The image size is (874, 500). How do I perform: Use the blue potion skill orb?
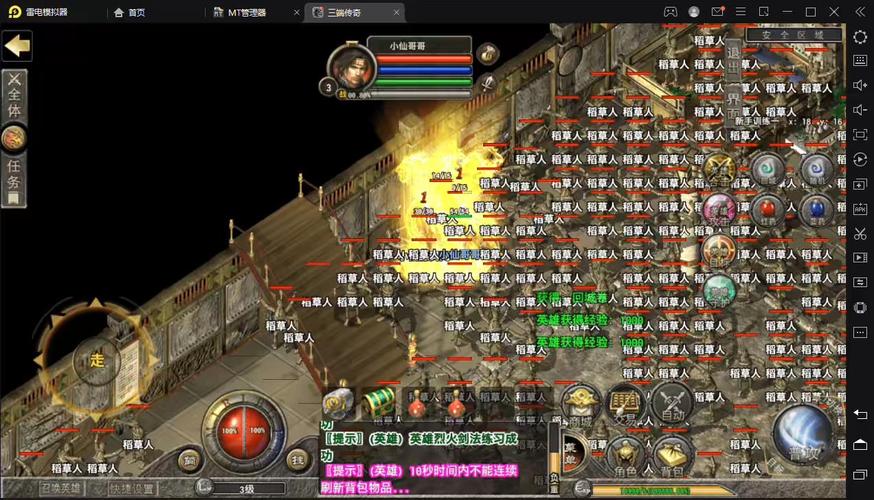pos(815,209)
